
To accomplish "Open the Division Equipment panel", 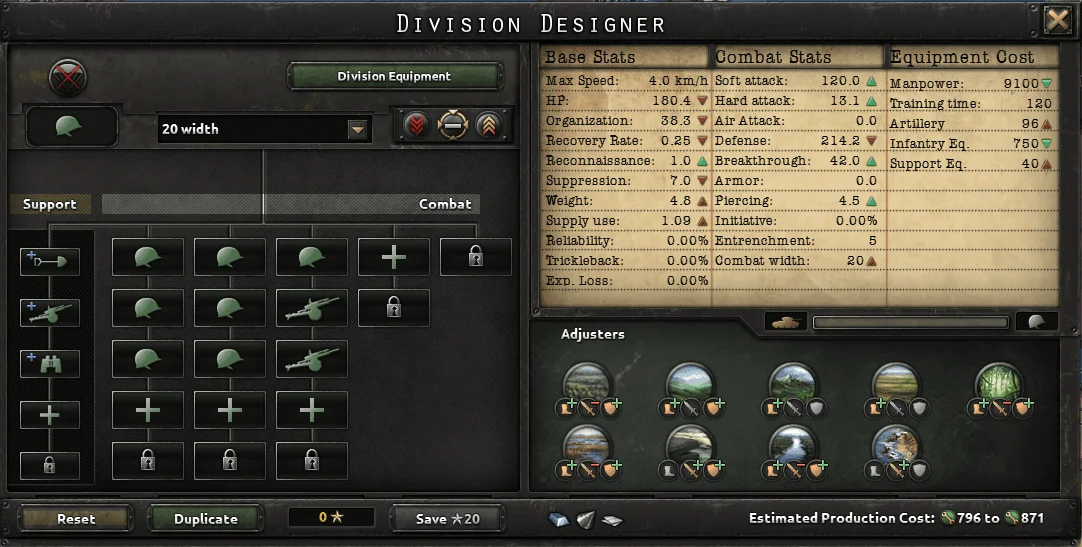I will click(394, 76).
